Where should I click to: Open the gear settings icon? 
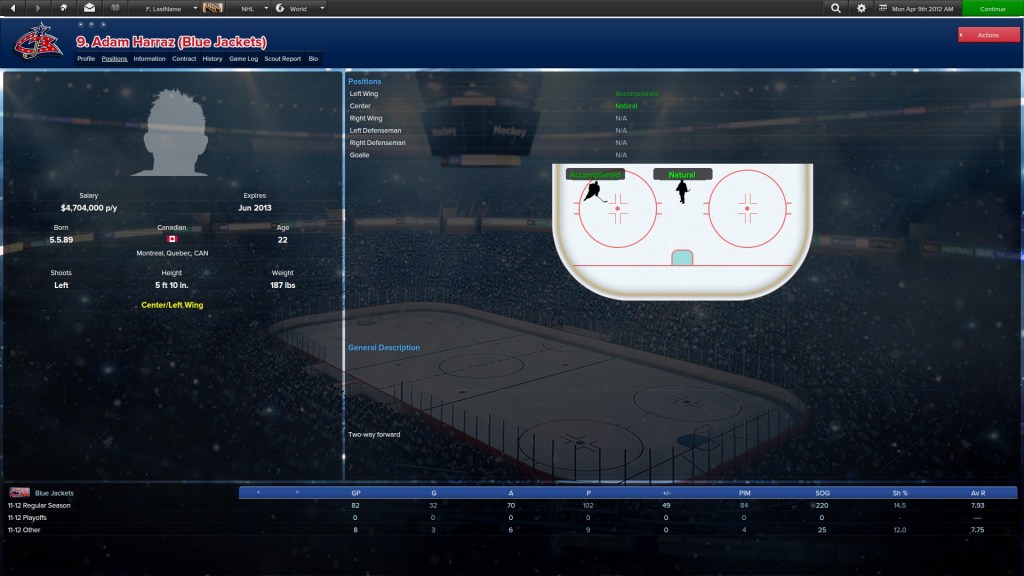pyautogui.click(x=862, y=8)
